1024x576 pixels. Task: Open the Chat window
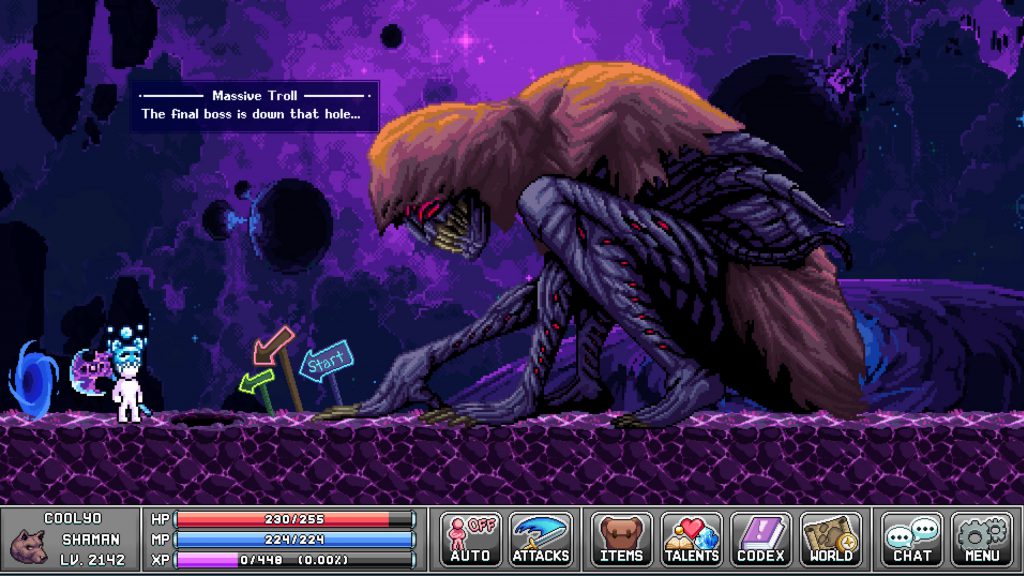tap(912, 540)
